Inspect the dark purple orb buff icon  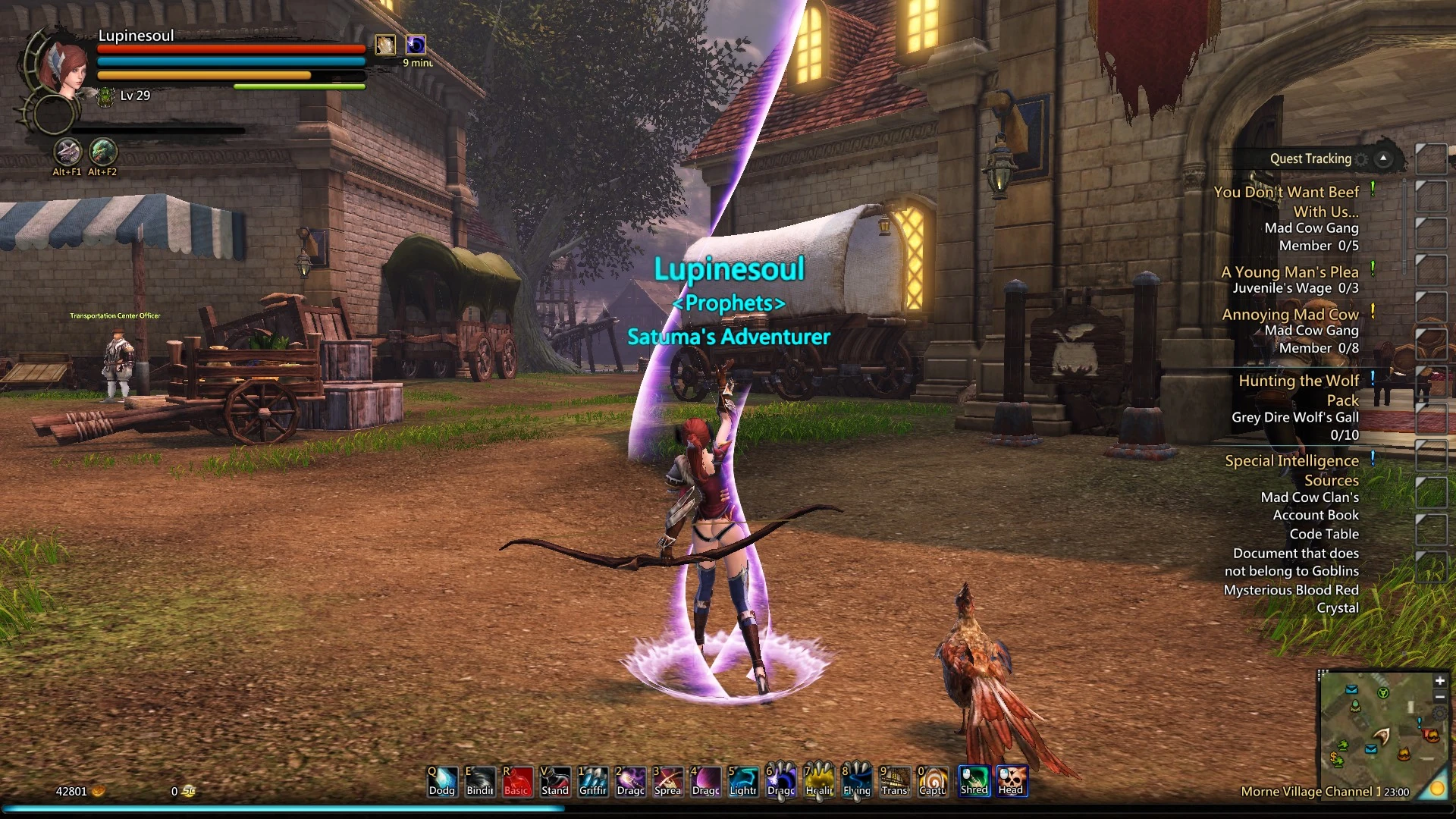click(416, 45)
